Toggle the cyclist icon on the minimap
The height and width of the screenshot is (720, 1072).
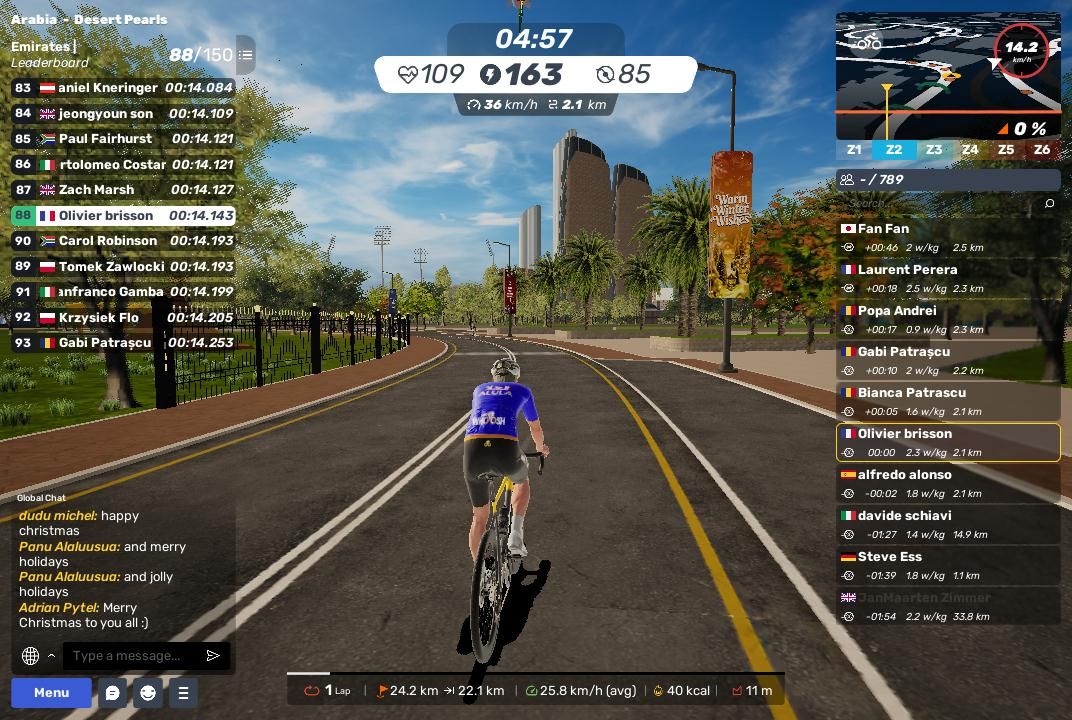point(869,42)
